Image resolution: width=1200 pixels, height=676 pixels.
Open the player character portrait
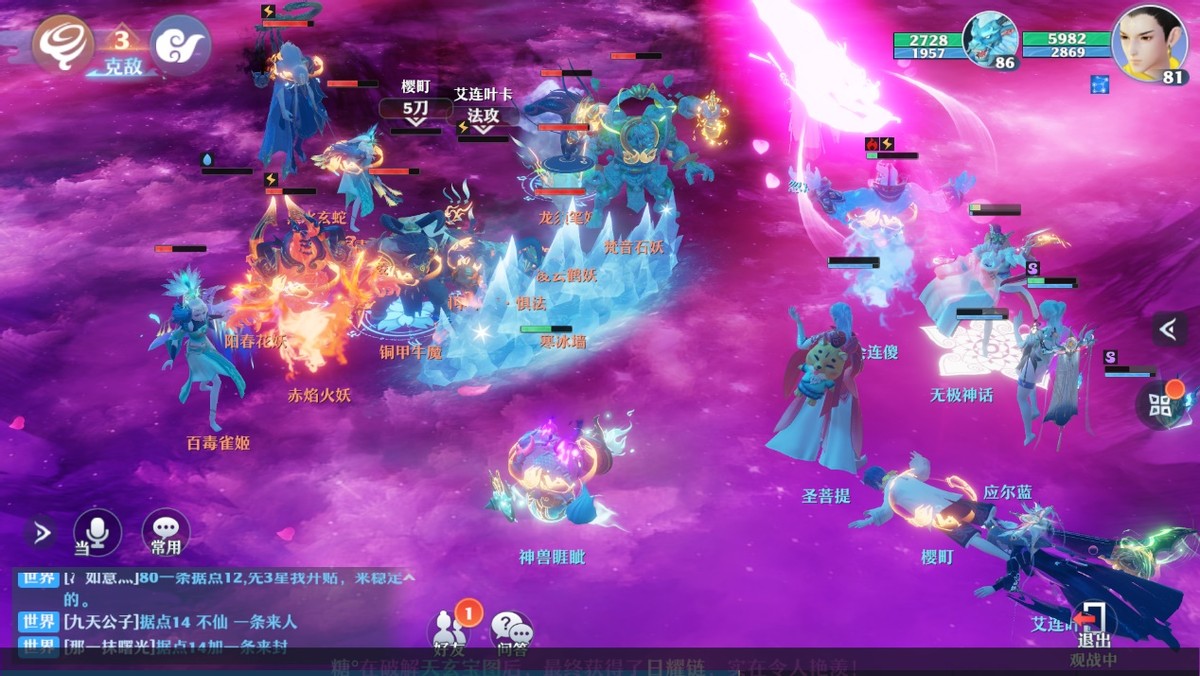click(1149, 41)
